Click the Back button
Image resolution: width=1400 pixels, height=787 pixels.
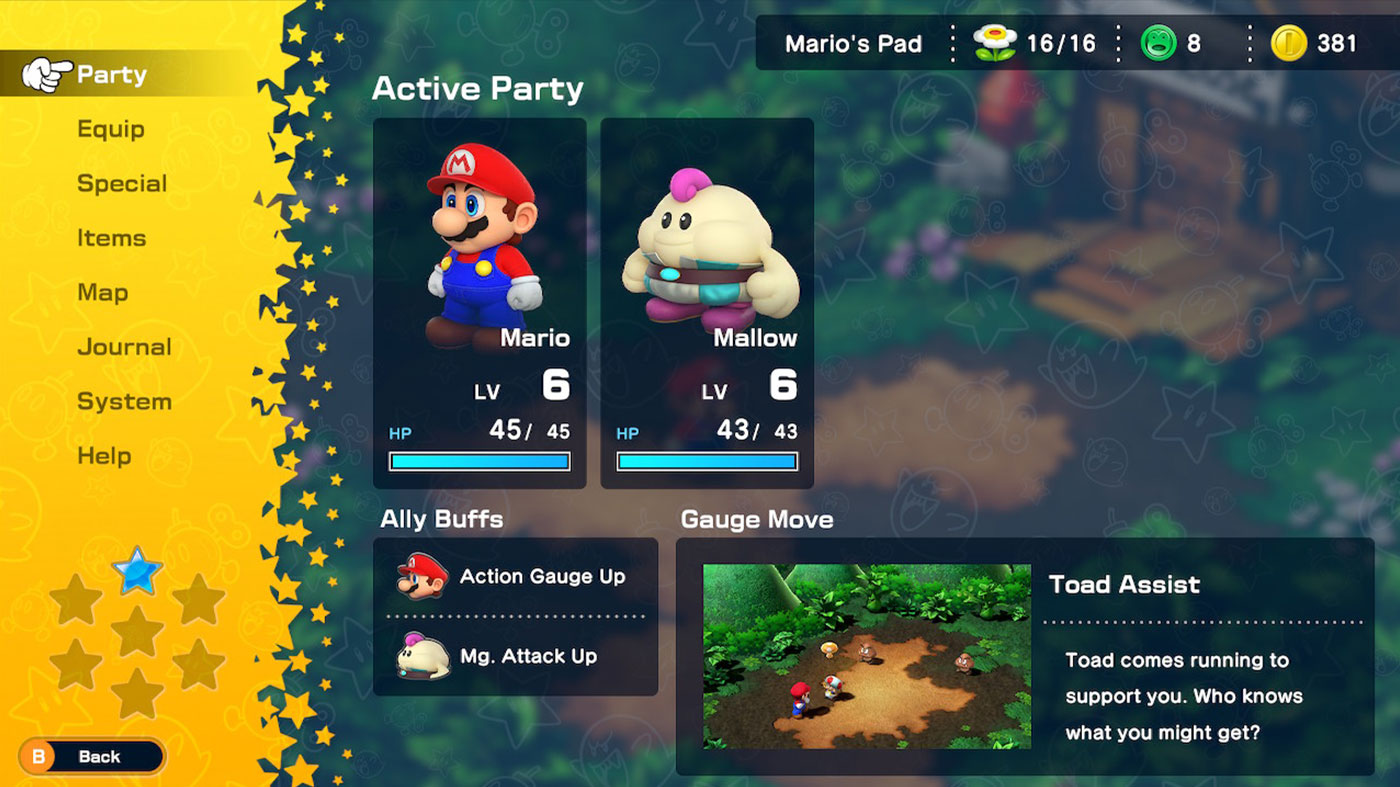[x=91, y=757]
